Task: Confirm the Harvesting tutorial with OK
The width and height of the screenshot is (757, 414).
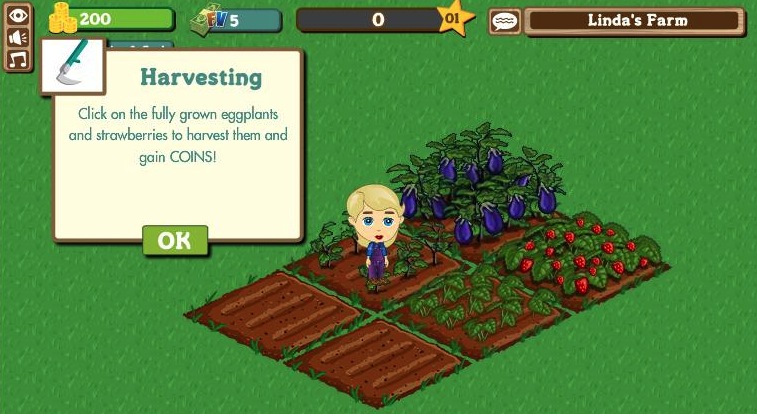Action: click(175, 240)
